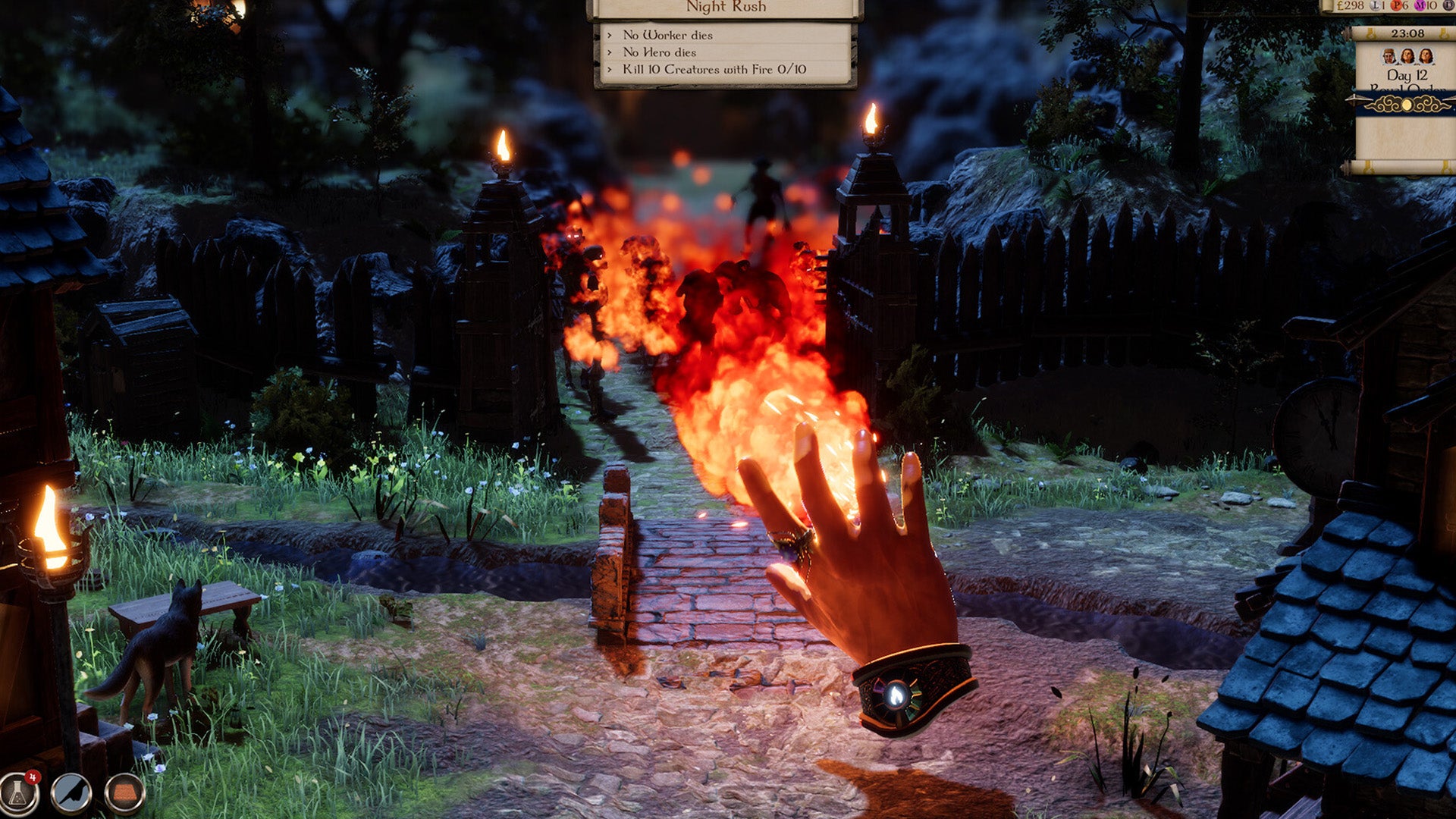Click the orange P resource icon
1456x819 pixels.
point(1396,5)
